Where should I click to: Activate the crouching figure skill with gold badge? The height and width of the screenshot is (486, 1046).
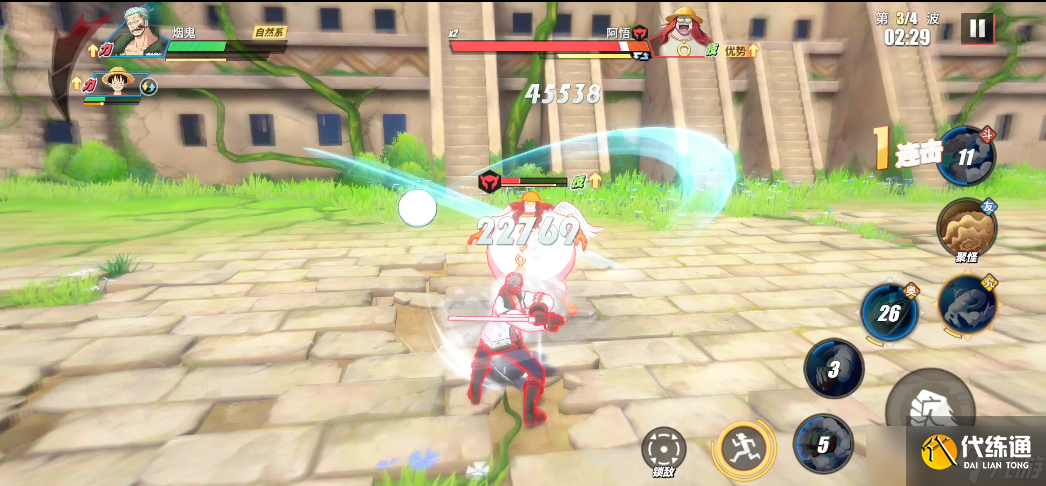point(967,302)
